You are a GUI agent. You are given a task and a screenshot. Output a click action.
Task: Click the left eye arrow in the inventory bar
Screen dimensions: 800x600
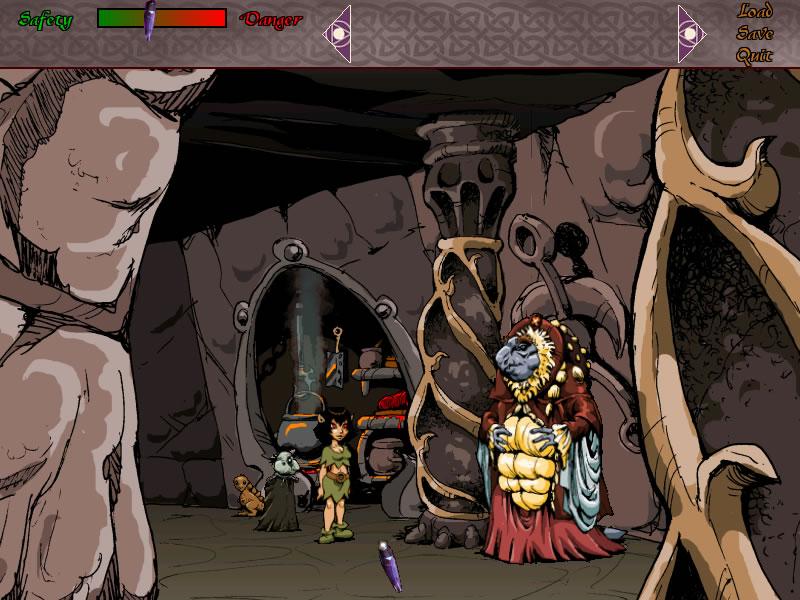click(x=338, y=33)
